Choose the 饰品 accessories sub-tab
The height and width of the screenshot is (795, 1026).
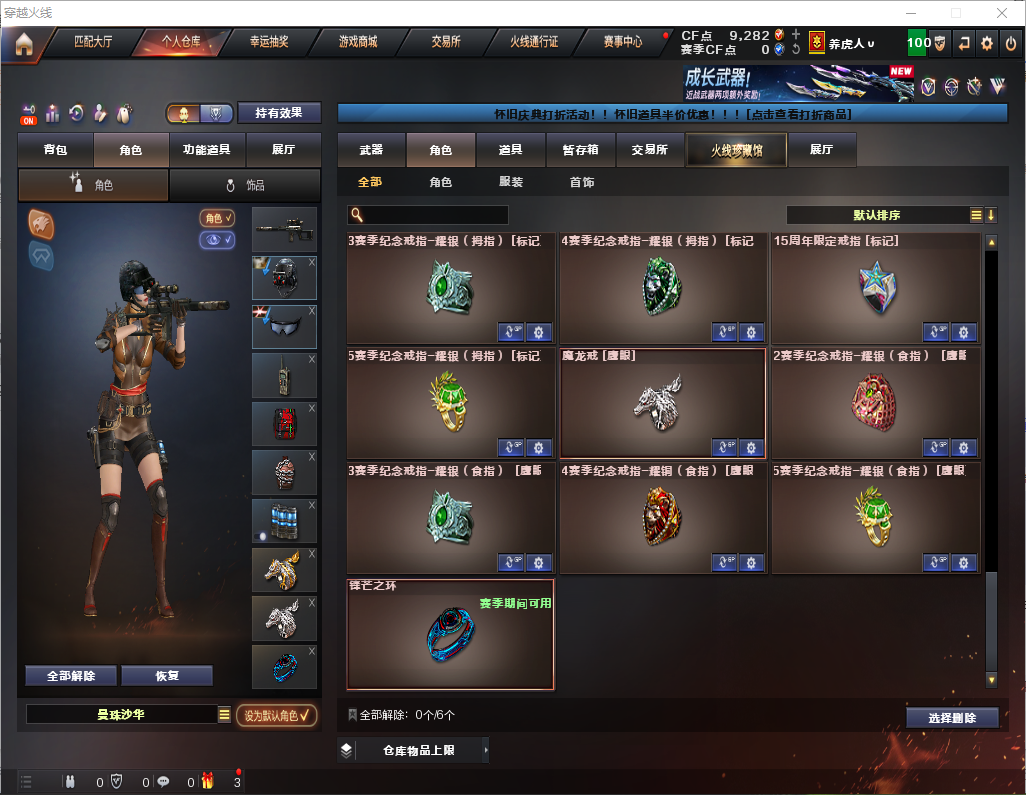point(245,185)
